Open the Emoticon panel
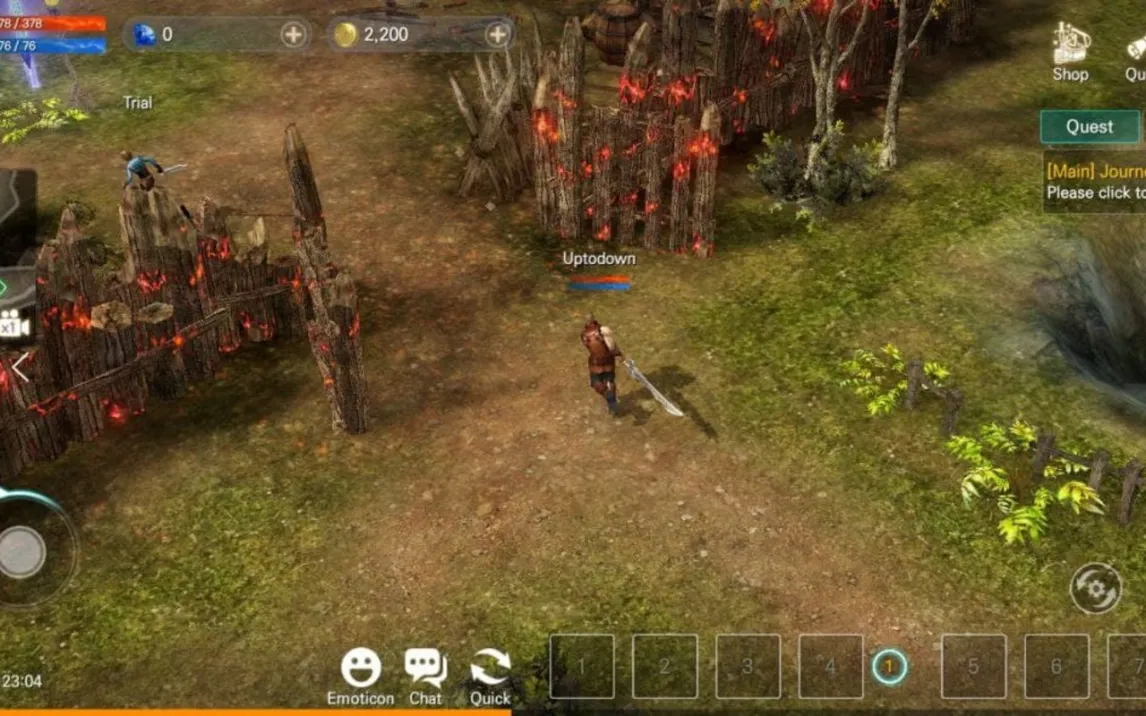 (360, 675)
